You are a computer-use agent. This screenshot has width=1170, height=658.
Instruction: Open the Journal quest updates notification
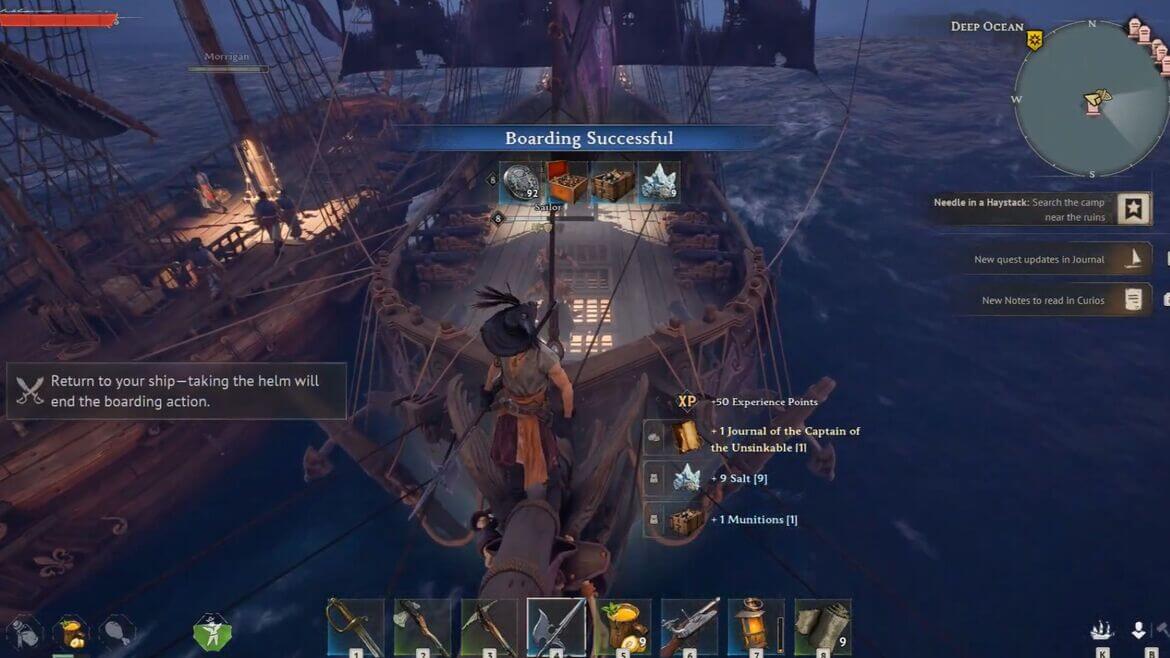(1050, 259)
